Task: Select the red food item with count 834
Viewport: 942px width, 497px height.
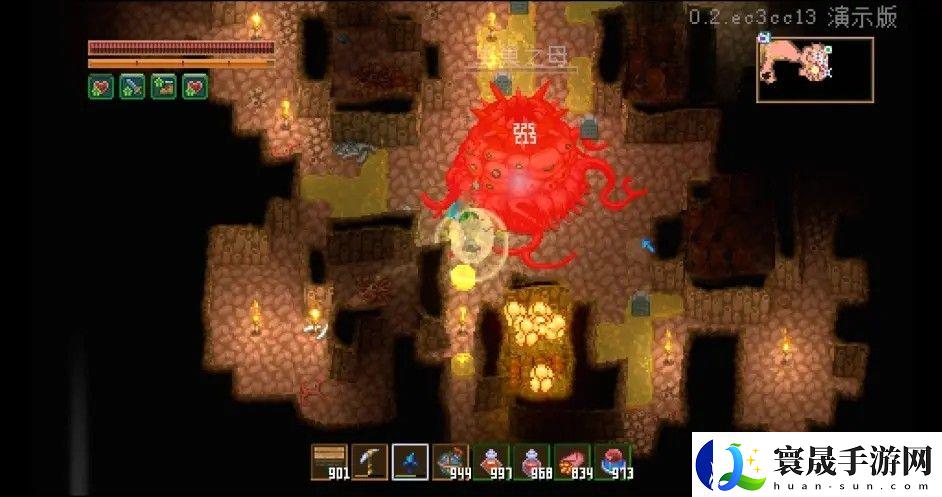Action: (573, 461)
